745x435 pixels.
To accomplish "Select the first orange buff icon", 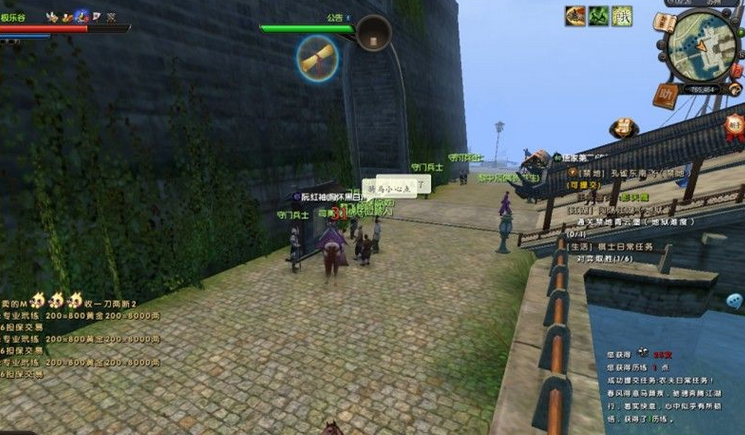I will click(575, 15).
